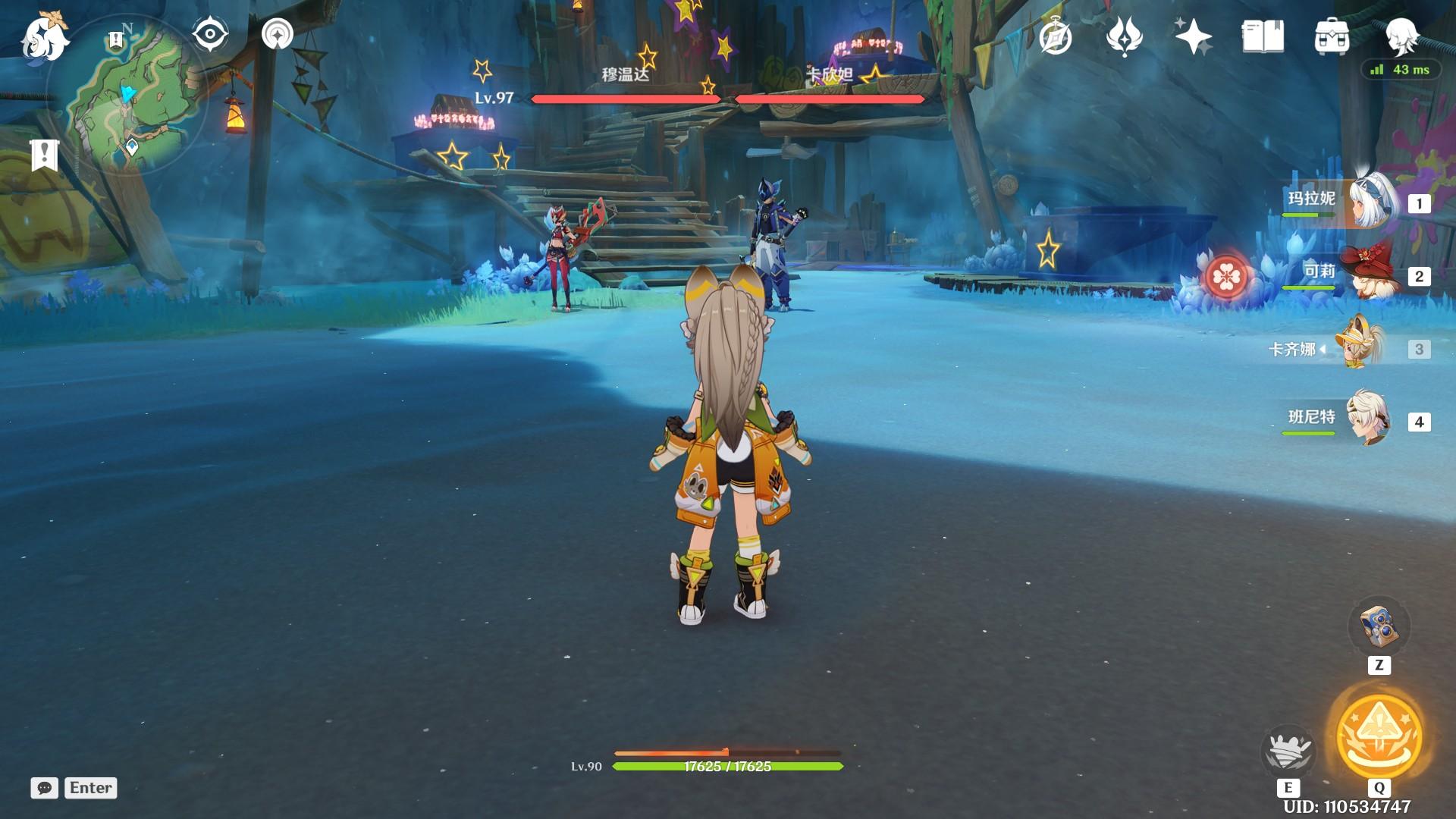Image resolution: width=1456 pixels, height=819 pixels.
Task: Open the battle pass winged emblem icon
Action: pos(1124,36)
